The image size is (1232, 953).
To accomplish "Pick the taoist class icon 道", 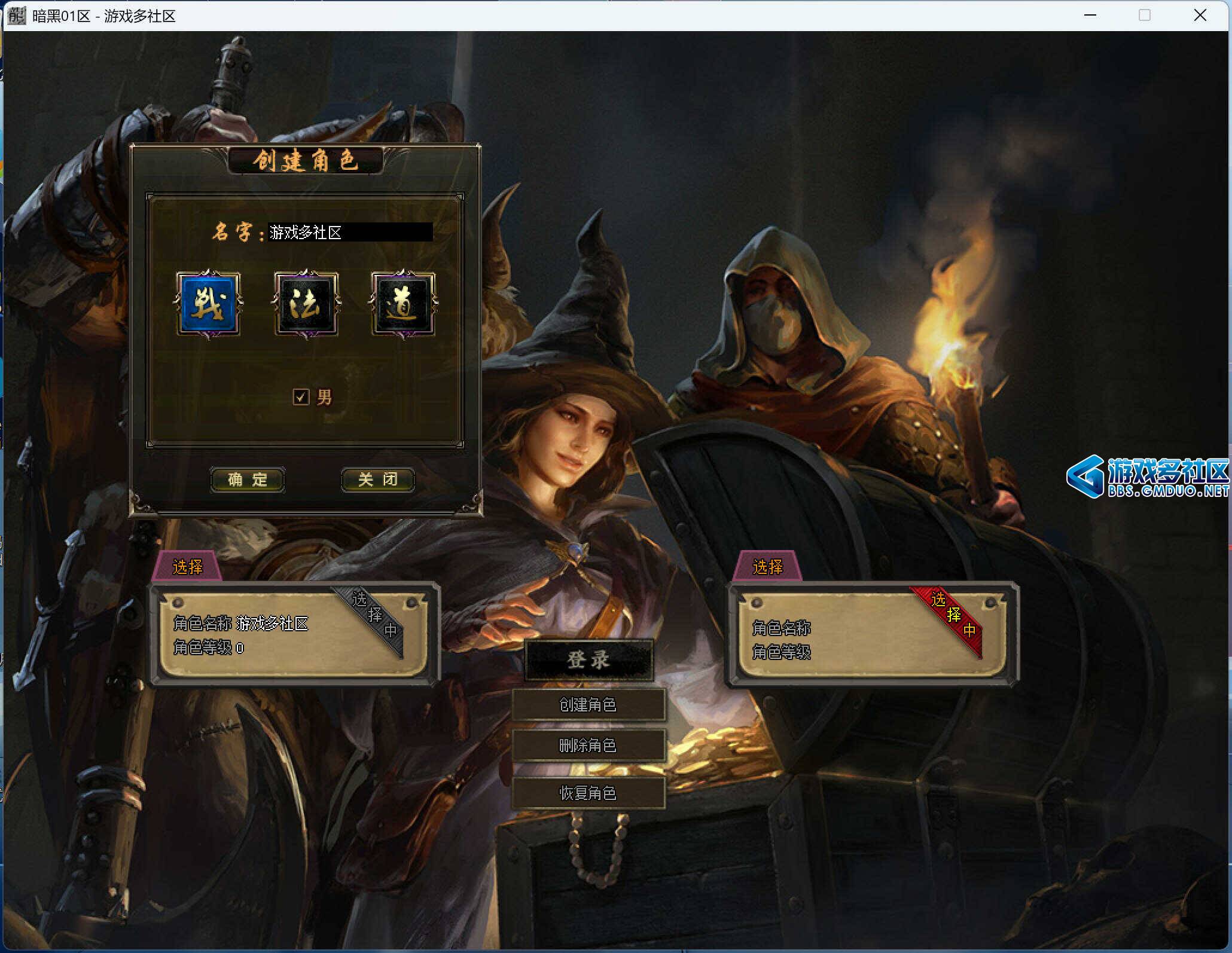I will (x=403, y=304).
